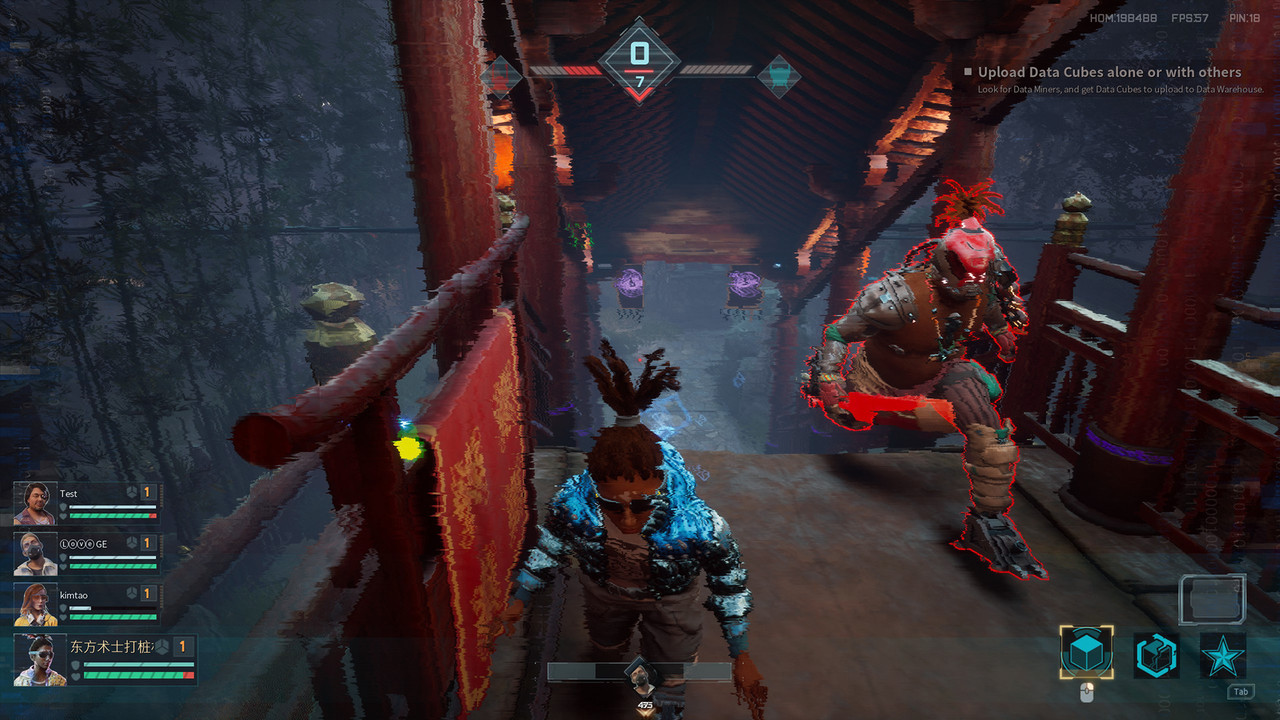Click the skull icon on the bottom bar
Image resolution: width=1280 pixels, height=720 pixels.
coord(640,677)
